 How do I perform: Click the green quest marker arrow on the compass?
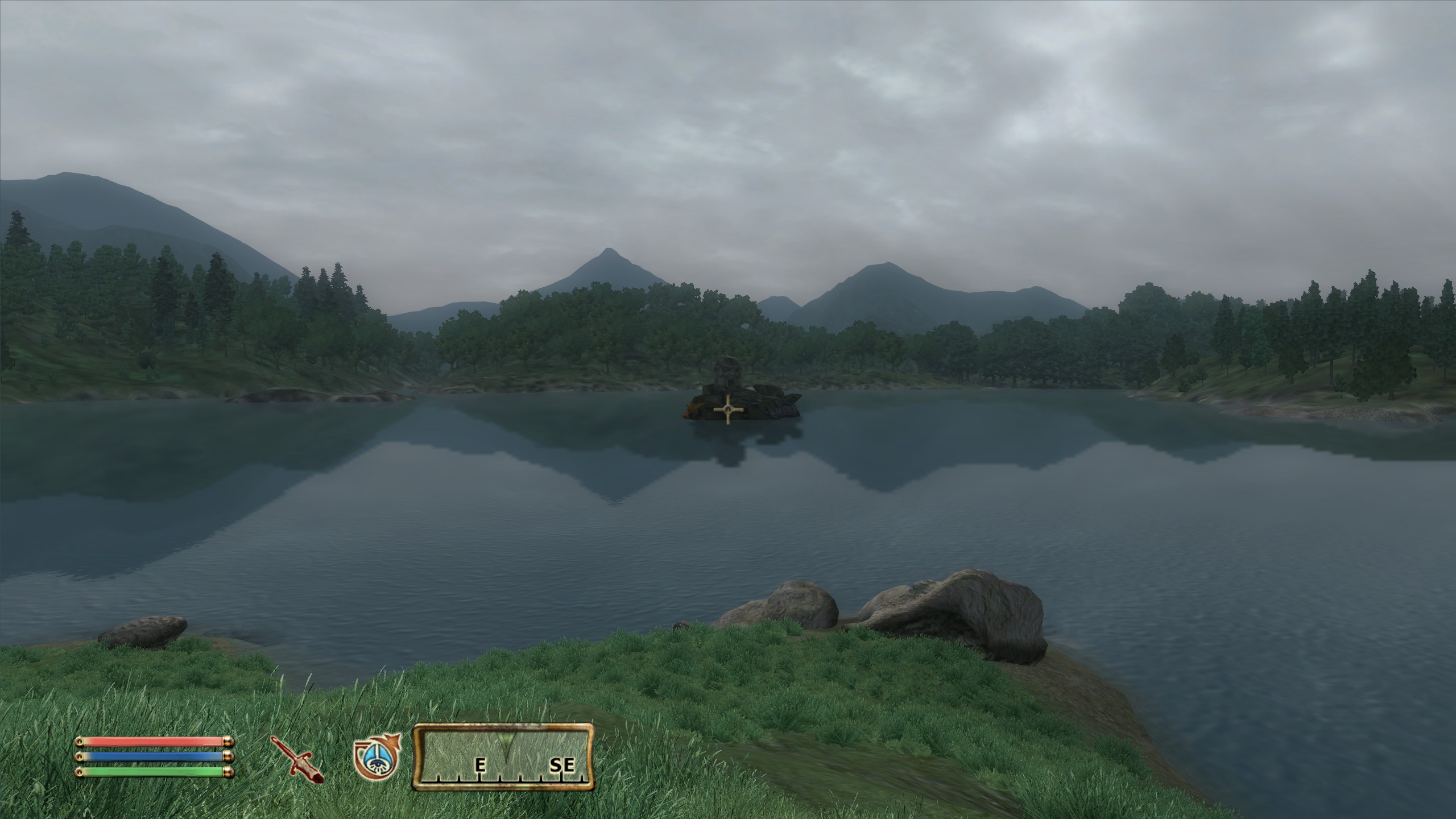[x=505, y=737]
